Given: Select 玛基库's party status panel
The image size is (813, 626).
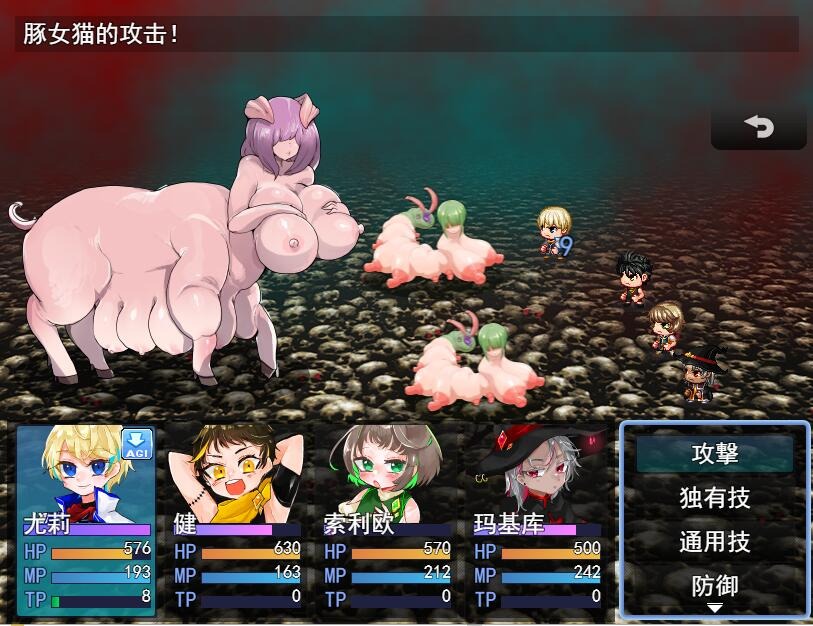Looking at the screenshot, I should click(x=537, y=520).
